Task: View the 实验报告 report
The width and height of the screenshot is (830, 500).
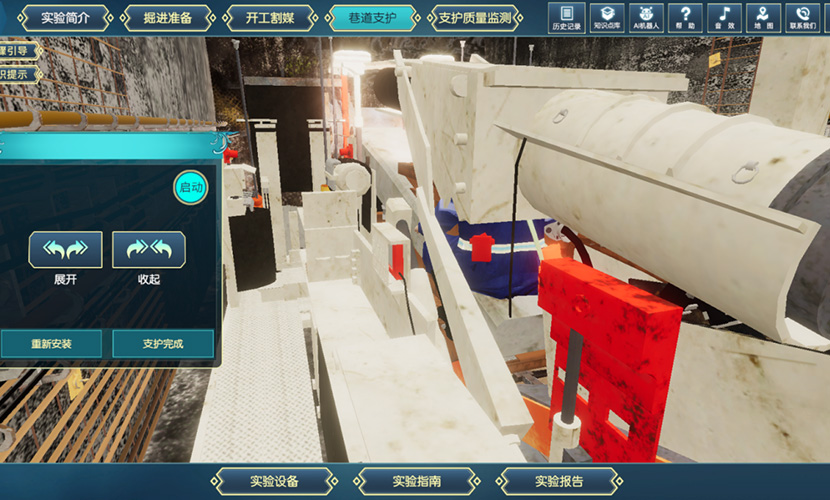Action: tap(558, 480)
